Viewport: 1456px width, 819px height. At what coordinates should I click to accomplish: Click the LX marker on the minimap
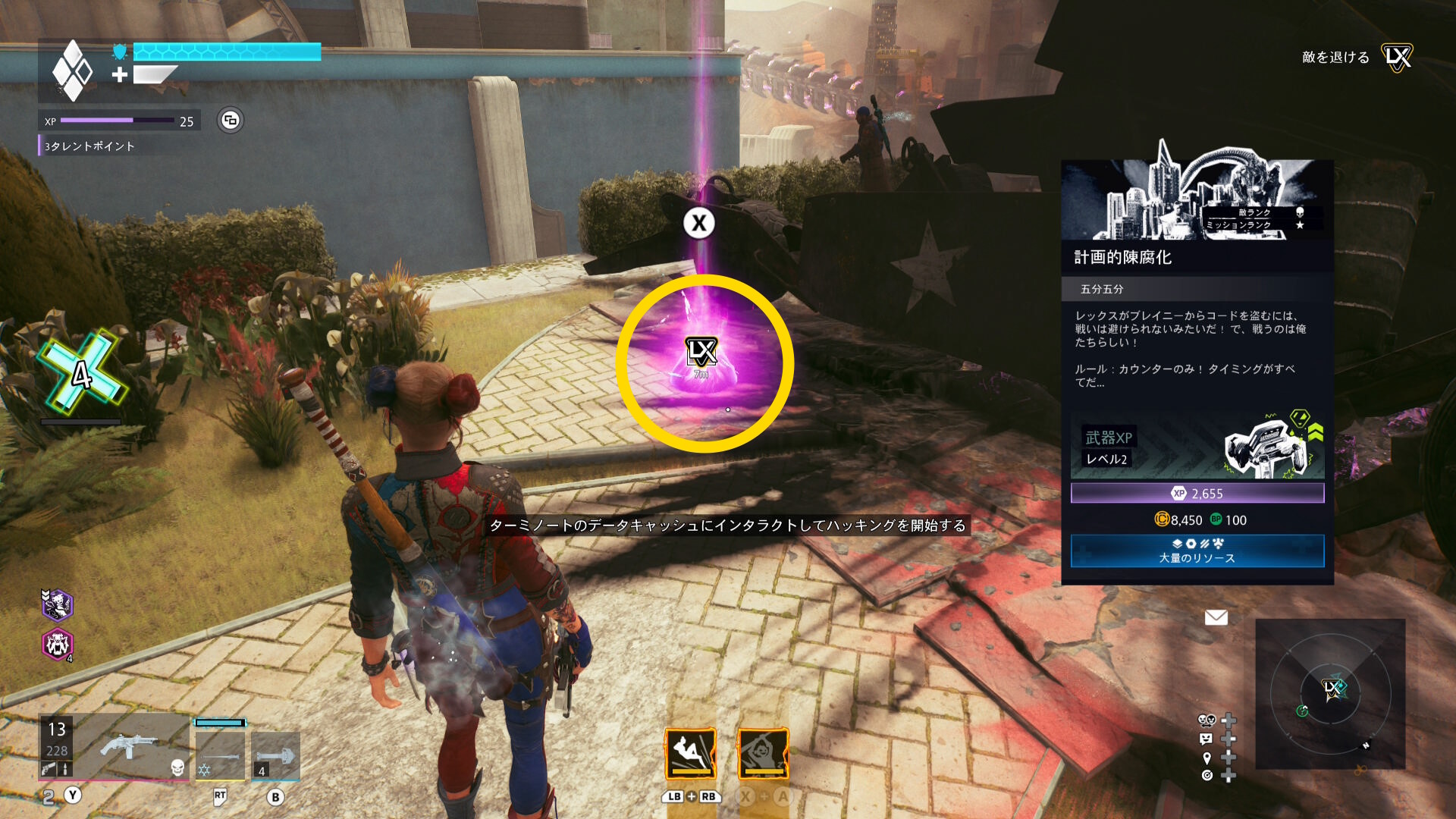[x=1332, y=688]
